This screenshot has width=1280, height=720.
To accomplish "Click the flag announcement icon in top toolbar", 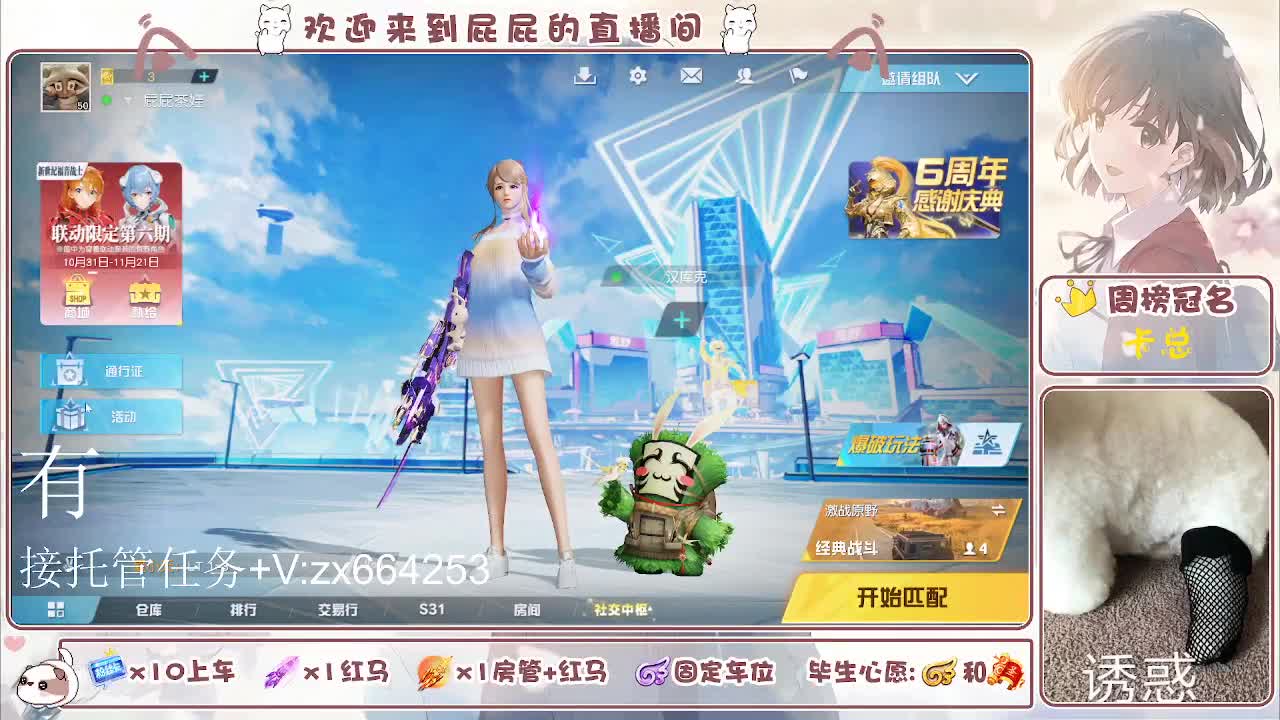I will pos(799,76).
